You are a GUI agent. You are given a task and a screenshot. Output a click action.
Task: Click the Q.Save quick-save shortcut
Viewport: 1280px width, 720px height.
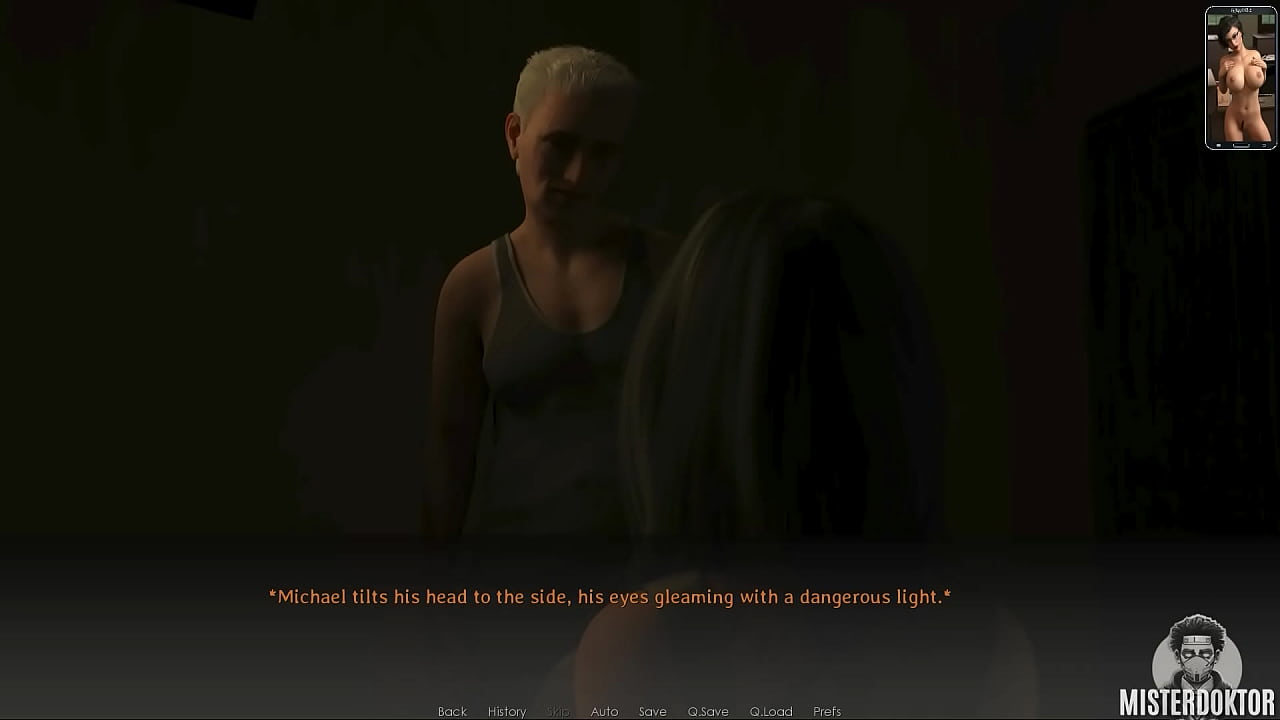tap(710, 711)
